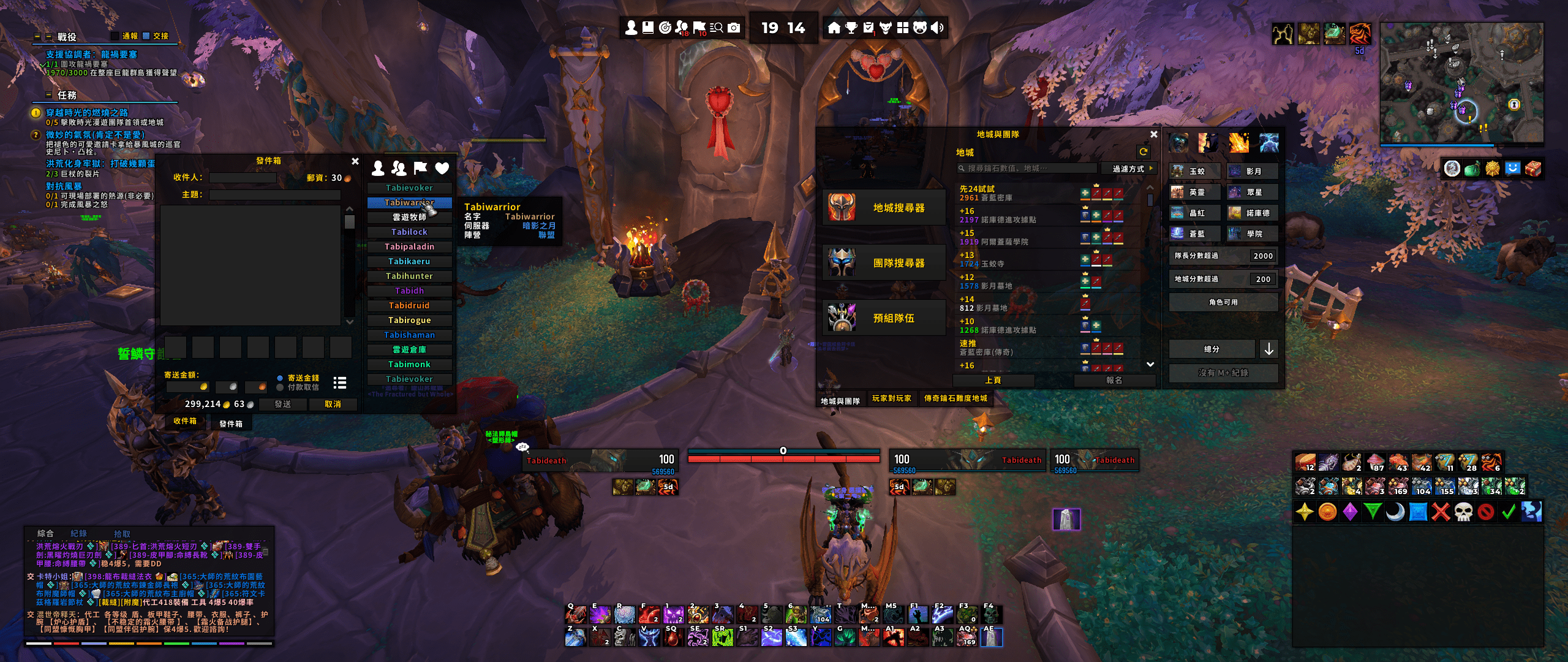Open the spellbook icon in the top bar
This screenshot has width=1568, height=662.
pyautogui.click(x=648, y=28)
